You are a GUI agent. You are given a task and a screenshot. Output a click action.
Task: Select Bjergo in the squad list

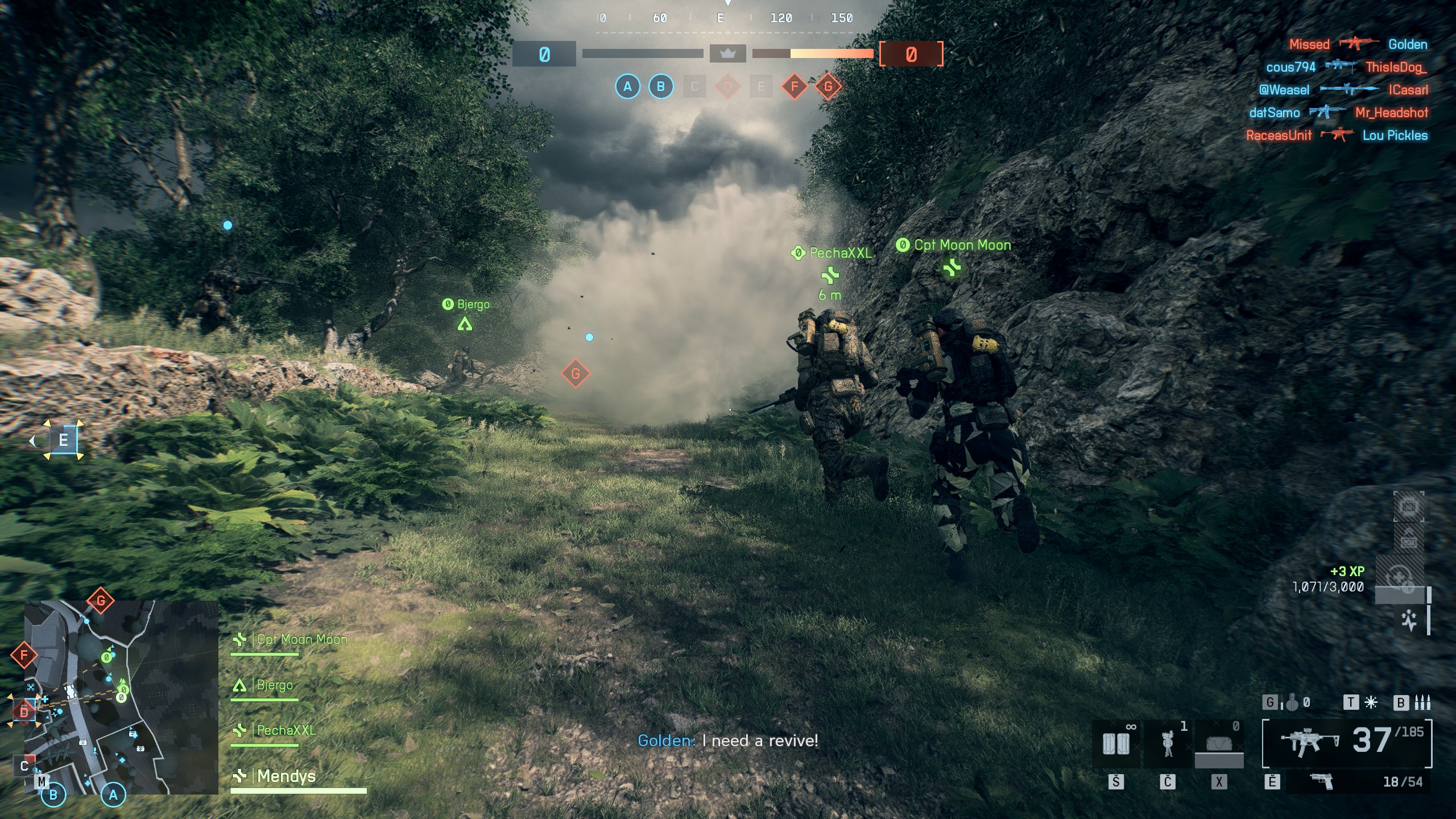coord(275,685)
